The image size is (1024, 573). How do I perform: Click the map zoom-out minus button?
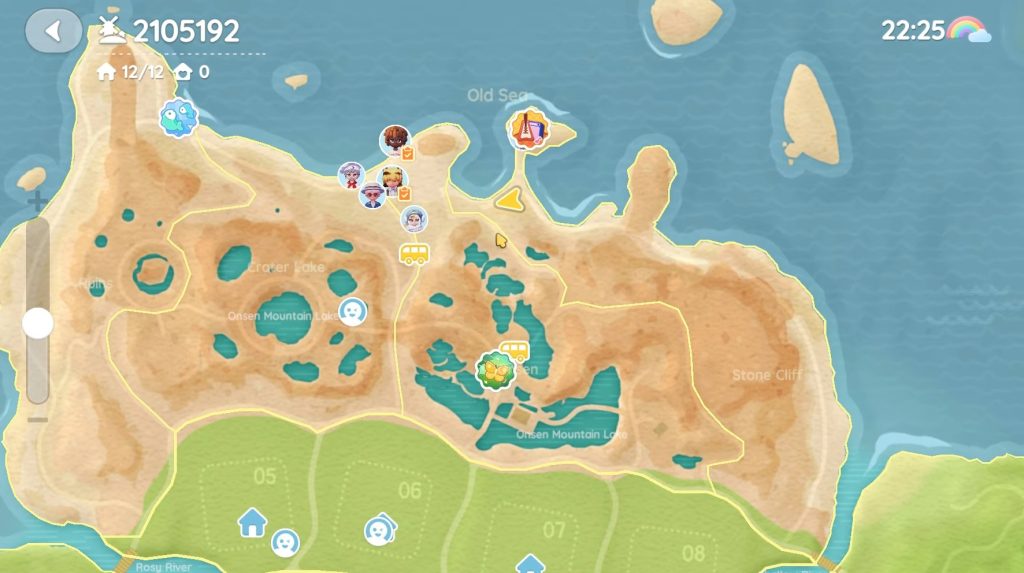pyautogui.click(x=37, y=418)
